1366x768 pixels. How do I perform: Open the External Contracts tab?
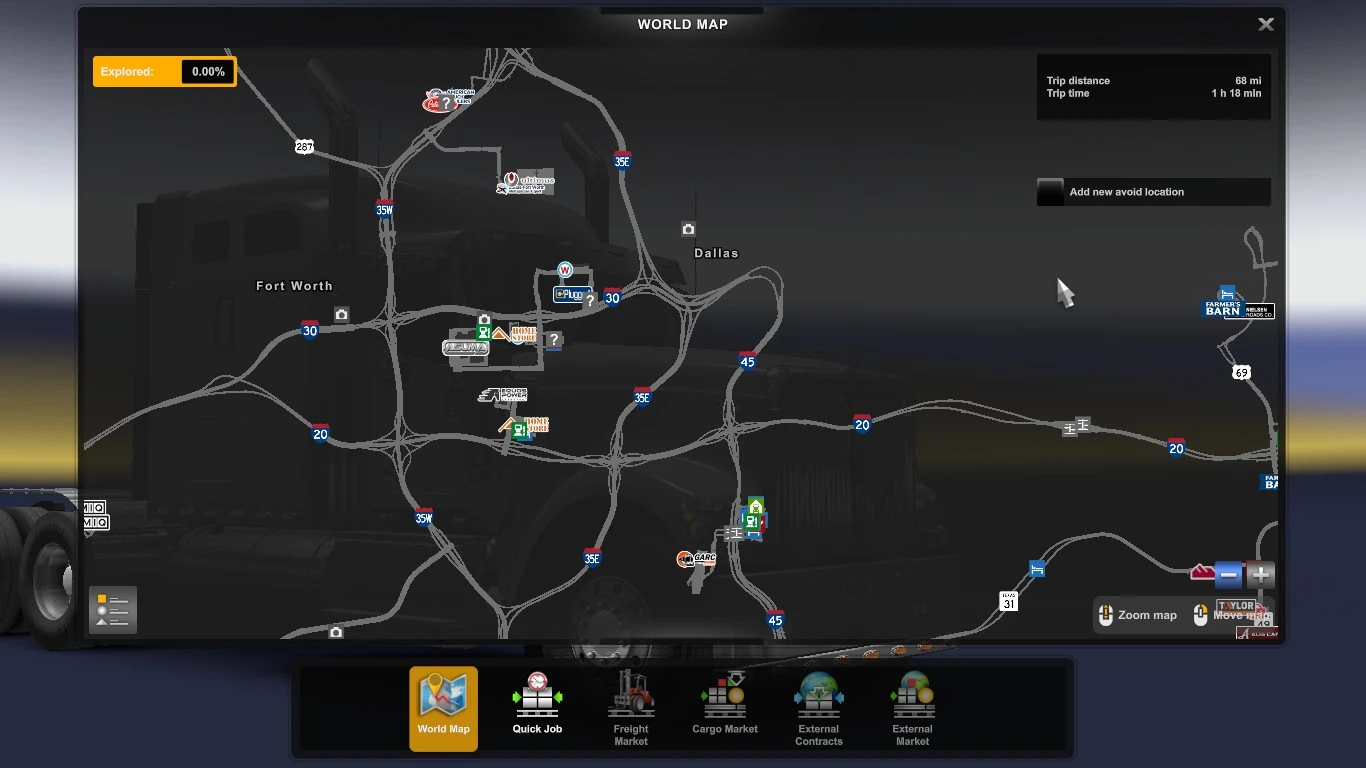[818, 708]
